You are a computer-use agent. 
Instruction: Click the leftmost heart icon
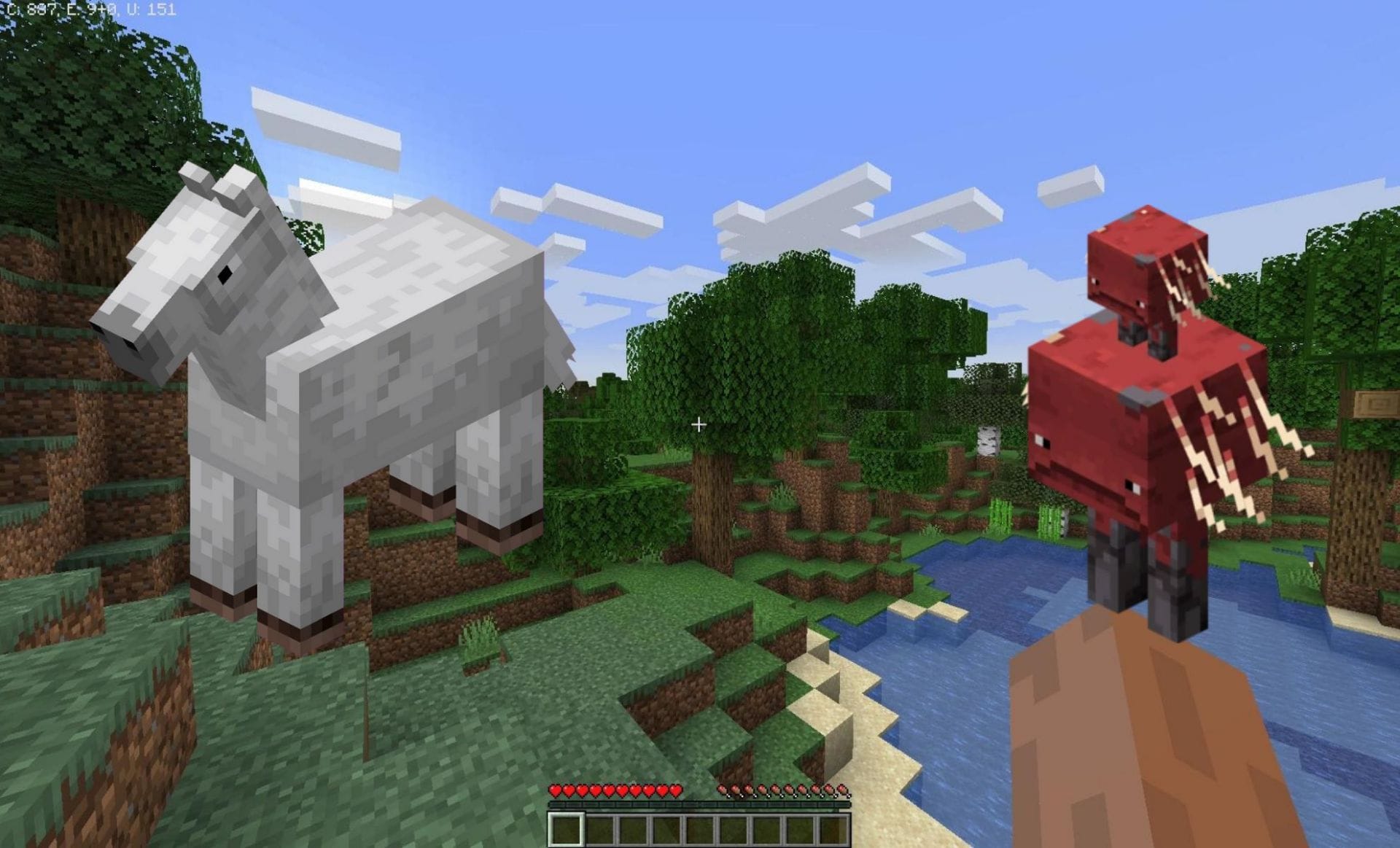click(556, 791)
